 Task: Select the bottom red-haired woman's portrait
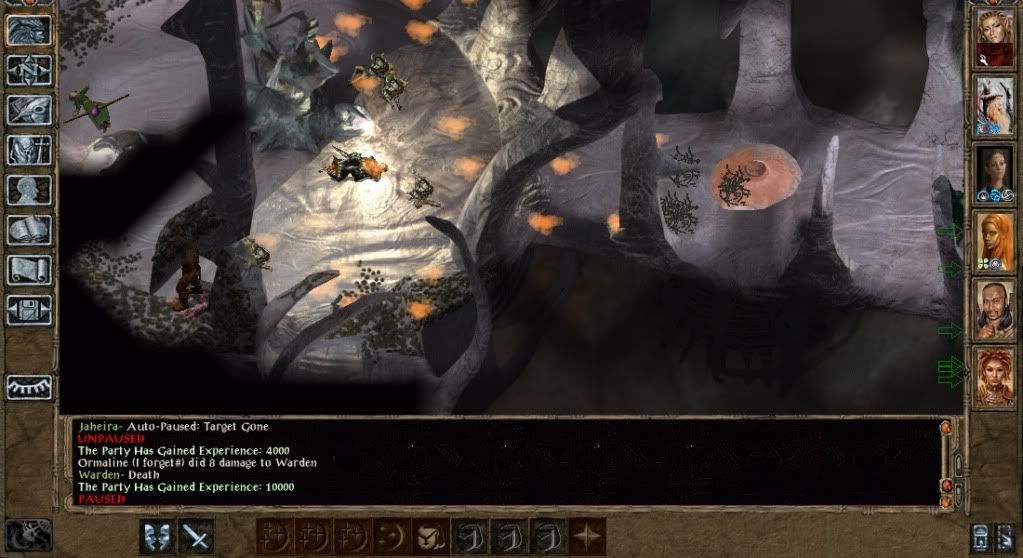995,377
